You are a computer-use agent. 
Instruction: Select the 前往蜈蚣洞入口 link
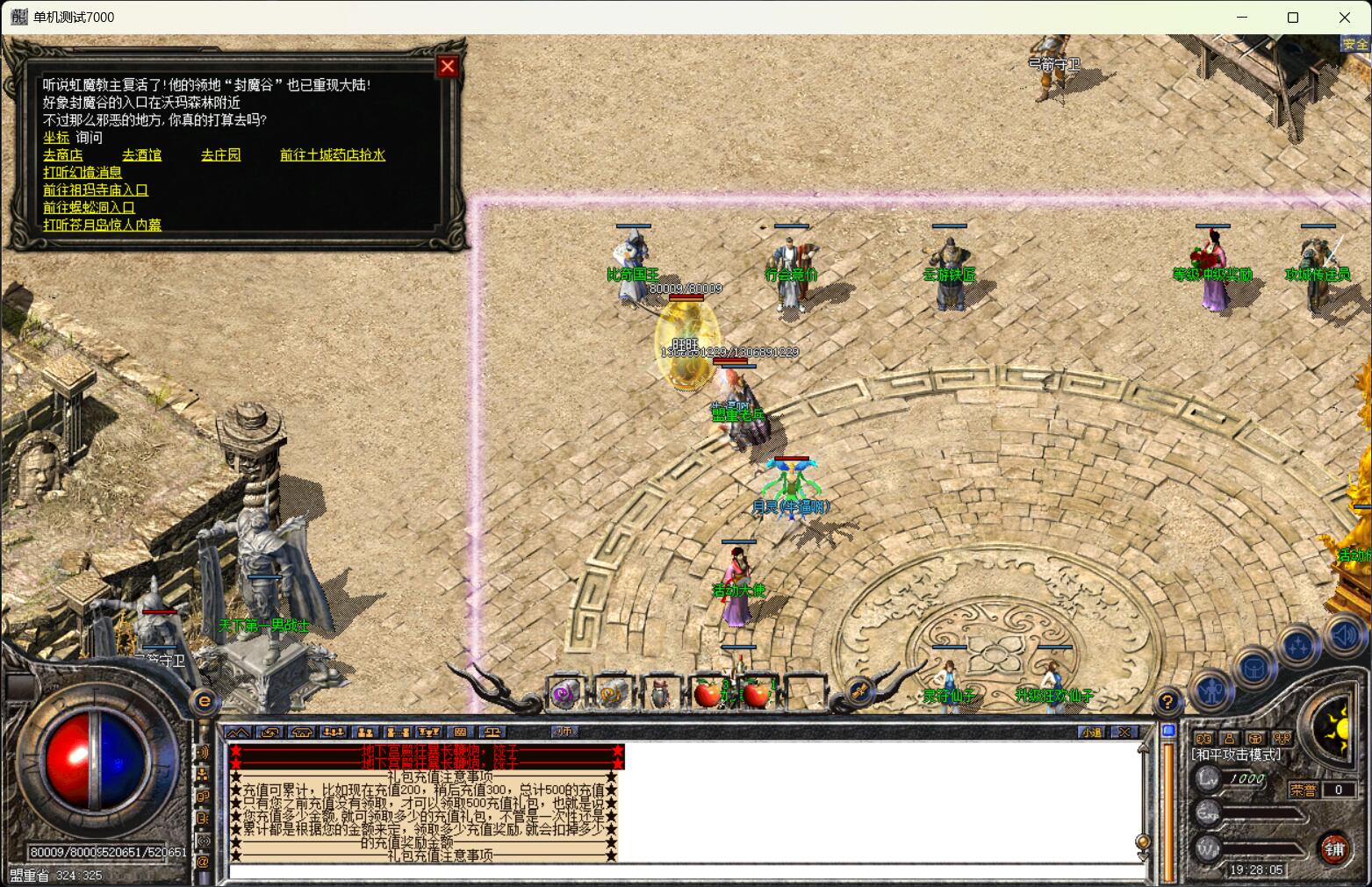(89, 208)
